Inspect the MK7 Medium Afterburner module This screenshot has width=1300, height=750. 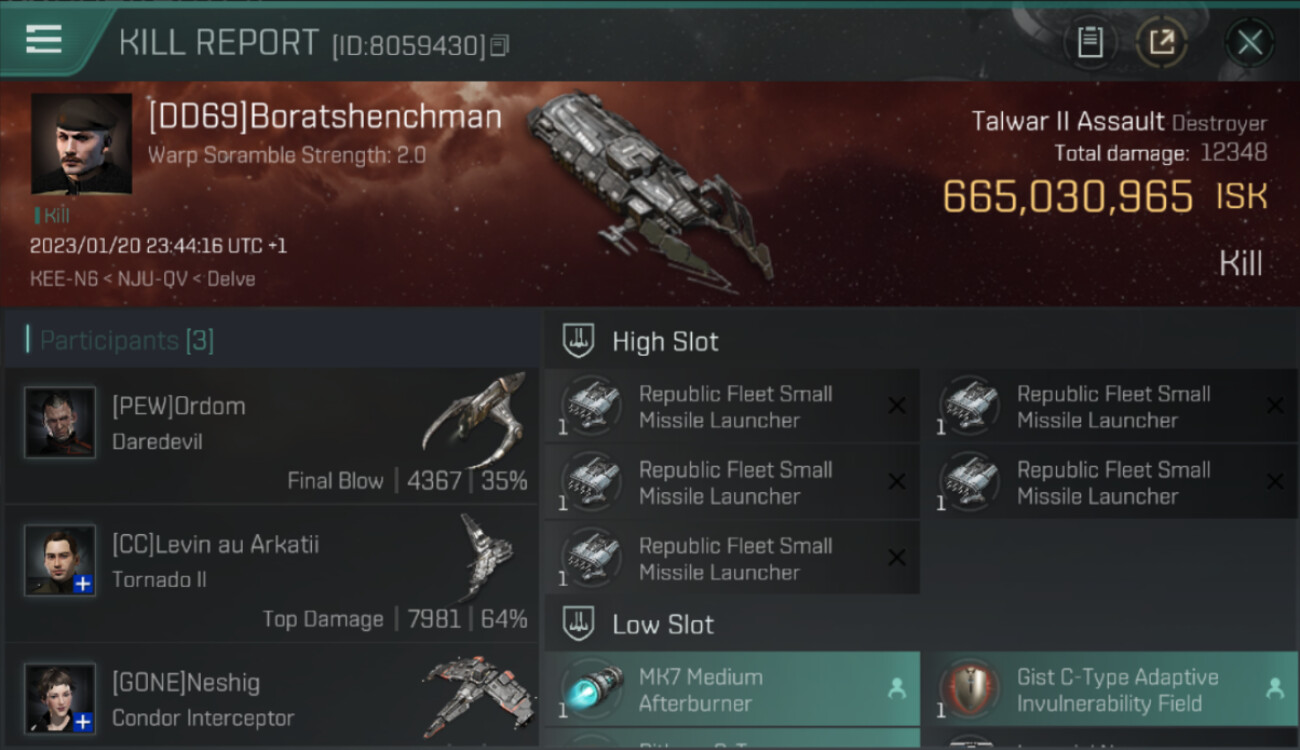point(732,689)
